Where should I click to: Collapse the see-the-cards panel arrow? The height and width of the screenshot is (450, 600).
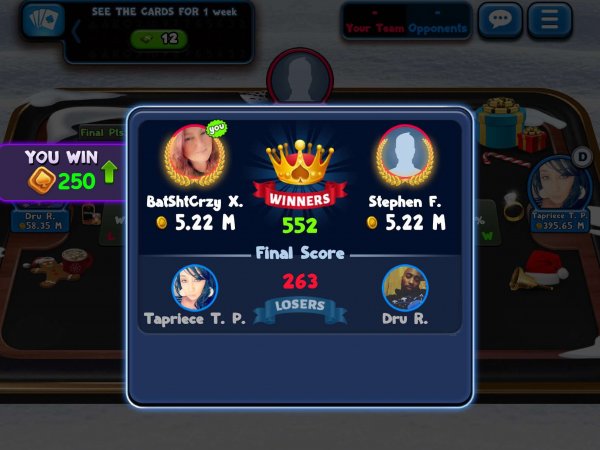(75, 30)
